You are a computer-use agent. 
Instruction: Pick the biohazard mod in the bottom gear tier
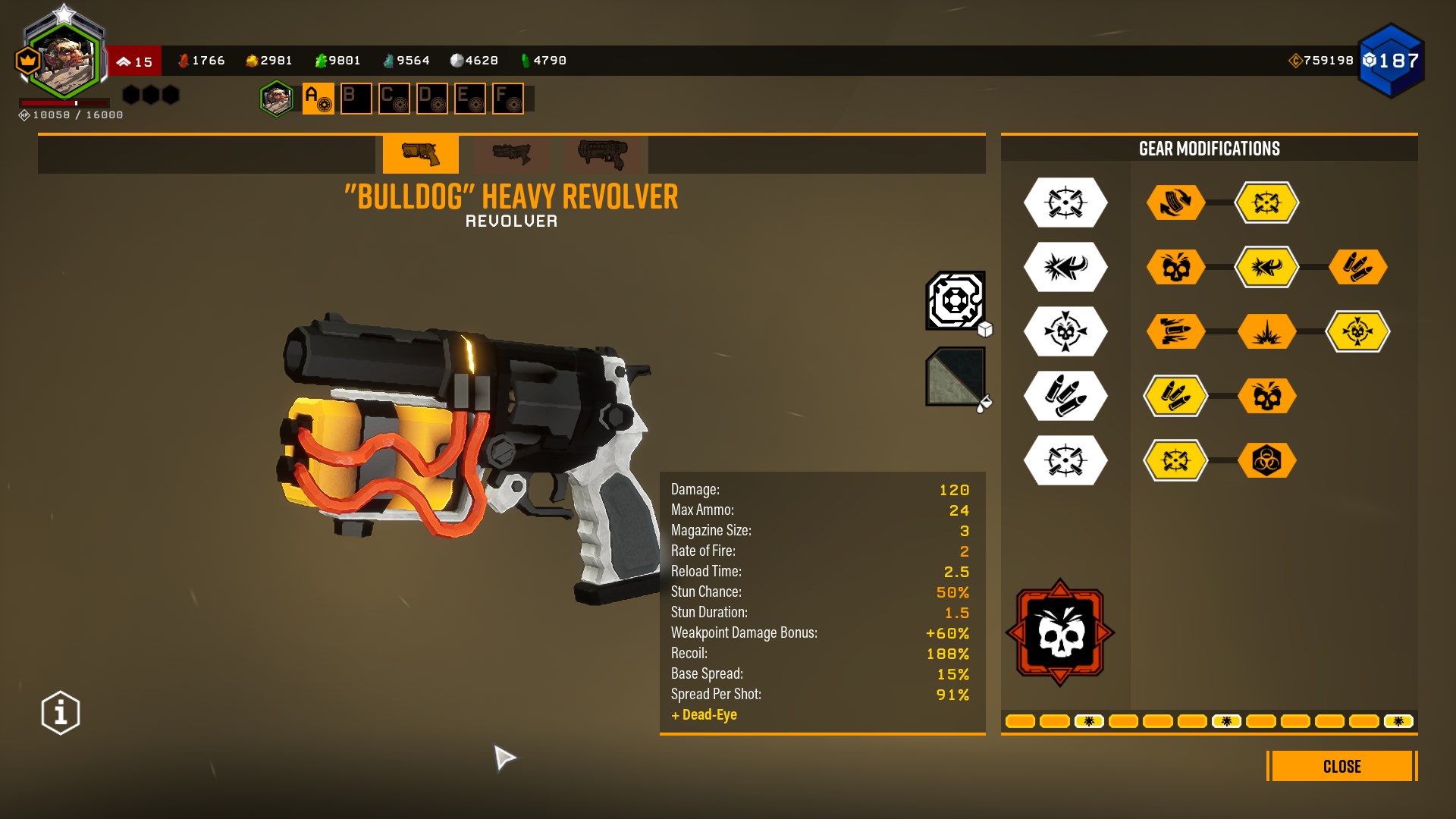(x=1269, y=460)
